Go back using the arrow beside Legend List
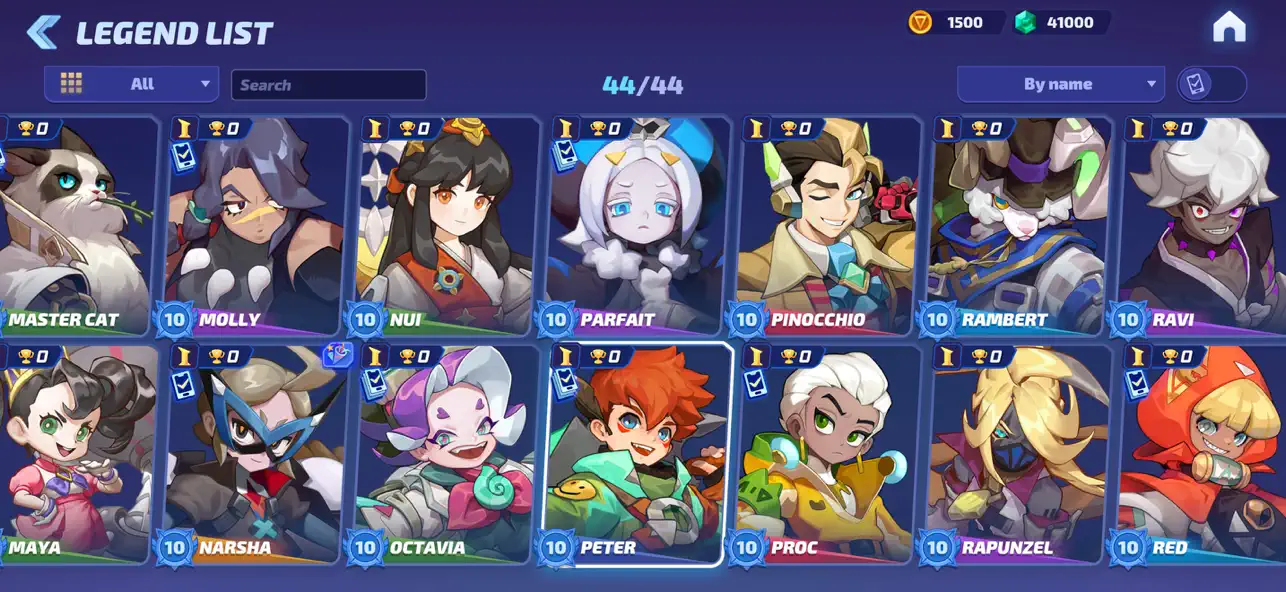The image size is (1286, 592). click(x=42, y=32)
